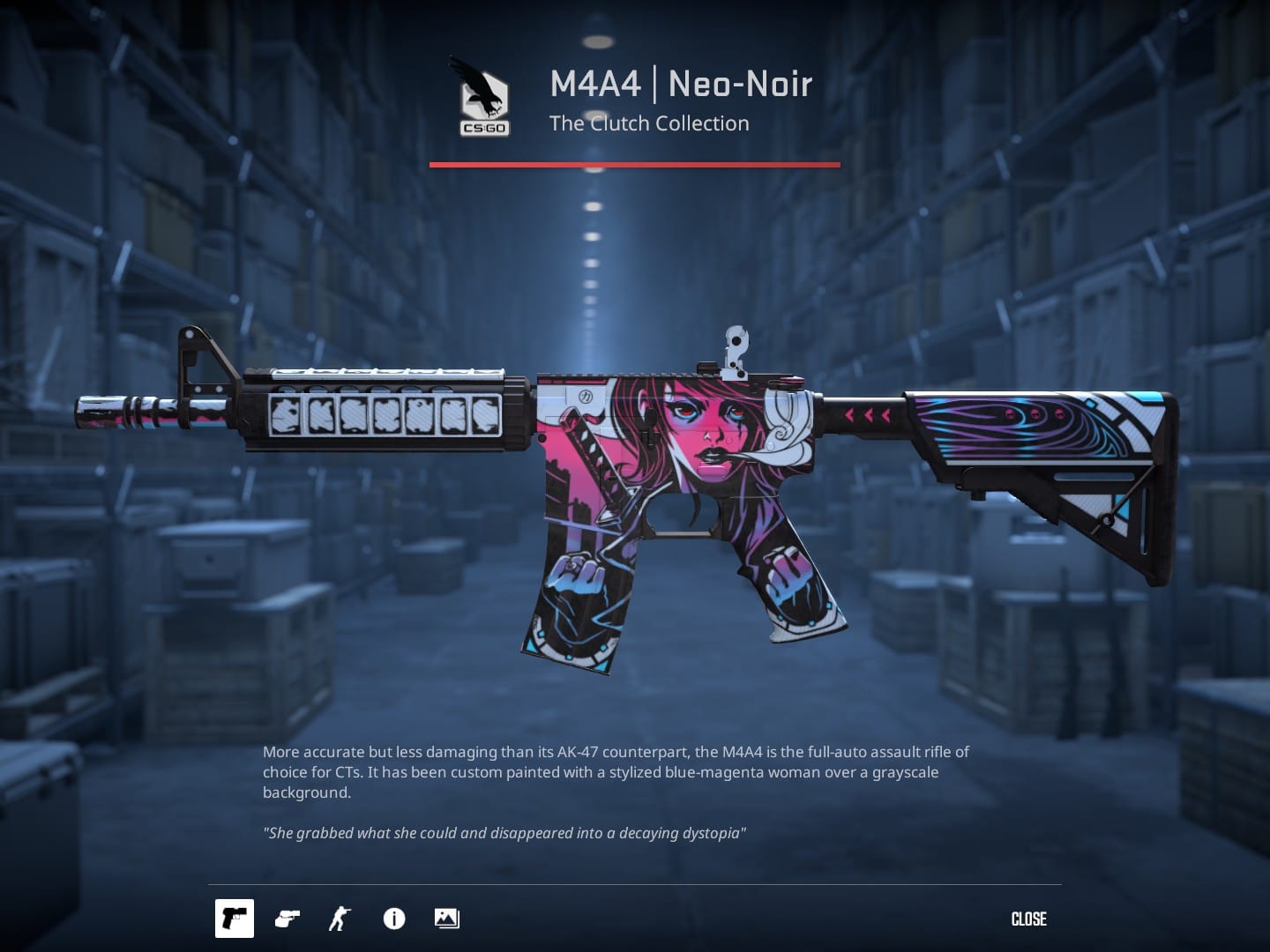Image resolution: width=1270 pixels, height=952 pixels.
Task: Click the flavor text quote
Action: [504, 831]
